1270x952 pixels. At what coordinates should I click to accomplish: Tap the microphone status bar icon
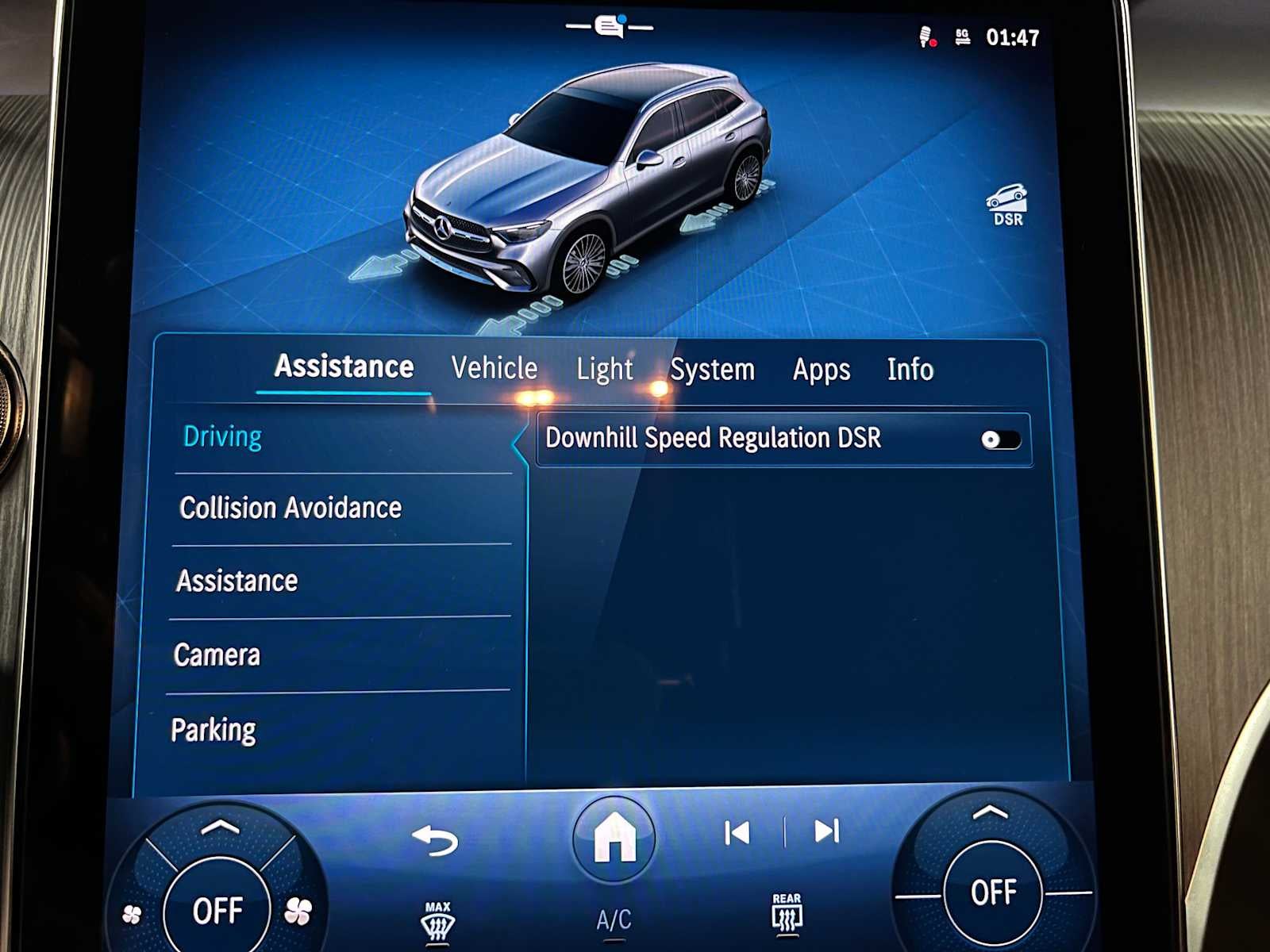[x=923, y=35]
